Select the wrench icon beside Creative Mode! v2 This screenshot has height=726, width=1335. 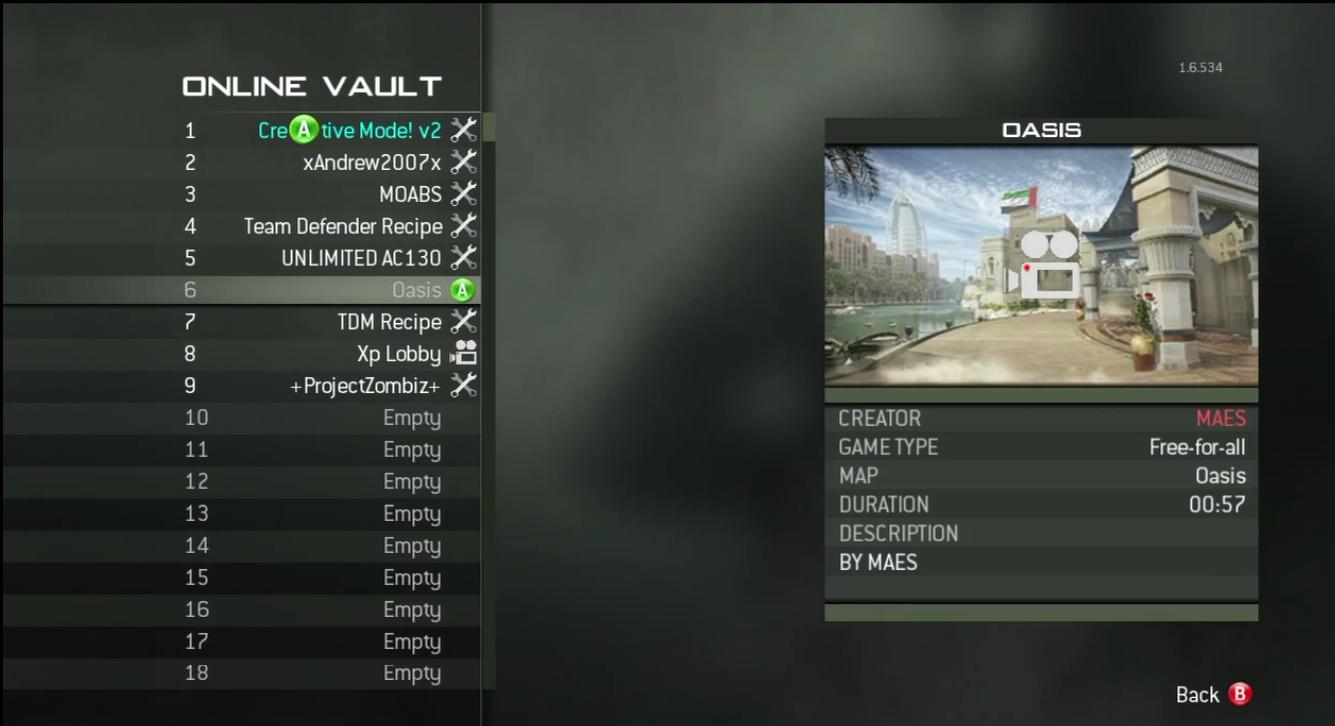[x=462, y=129]
